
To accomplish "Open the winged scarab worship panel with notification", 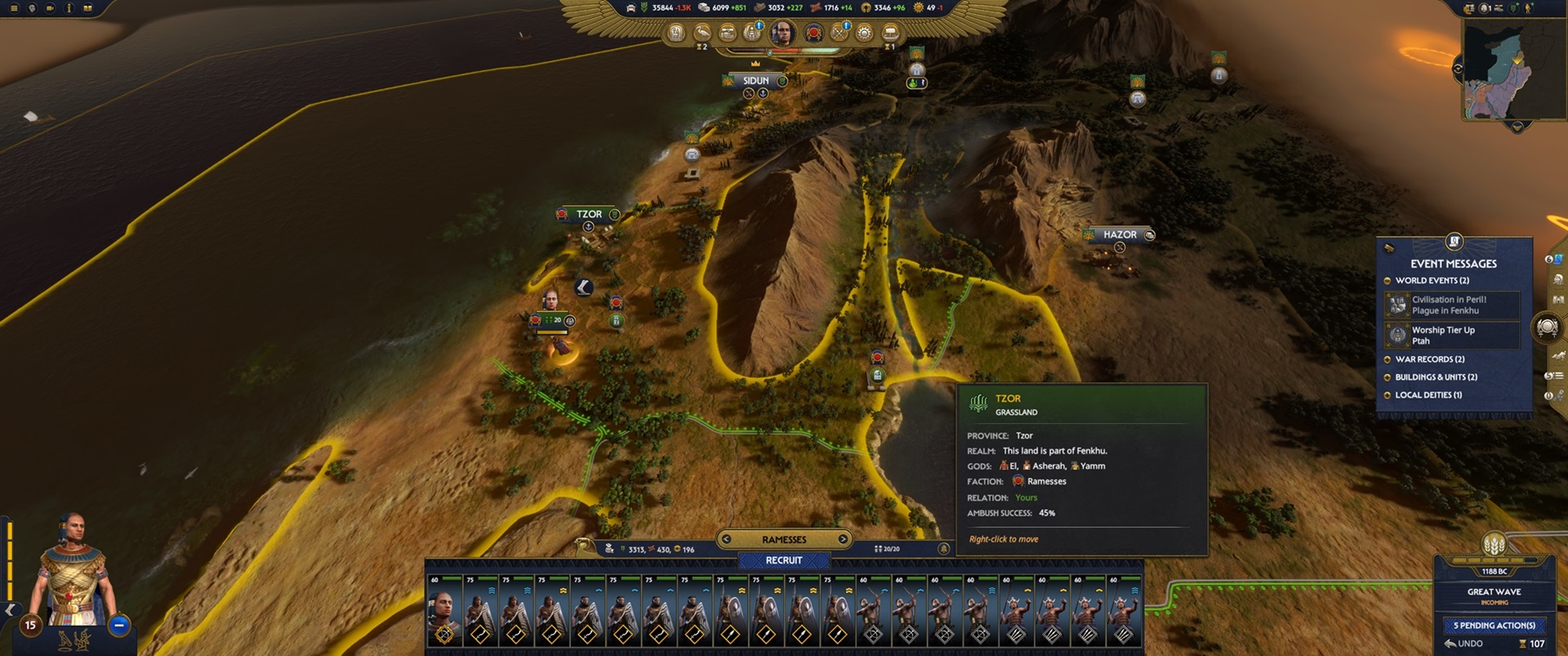I will tap(752, 35).
